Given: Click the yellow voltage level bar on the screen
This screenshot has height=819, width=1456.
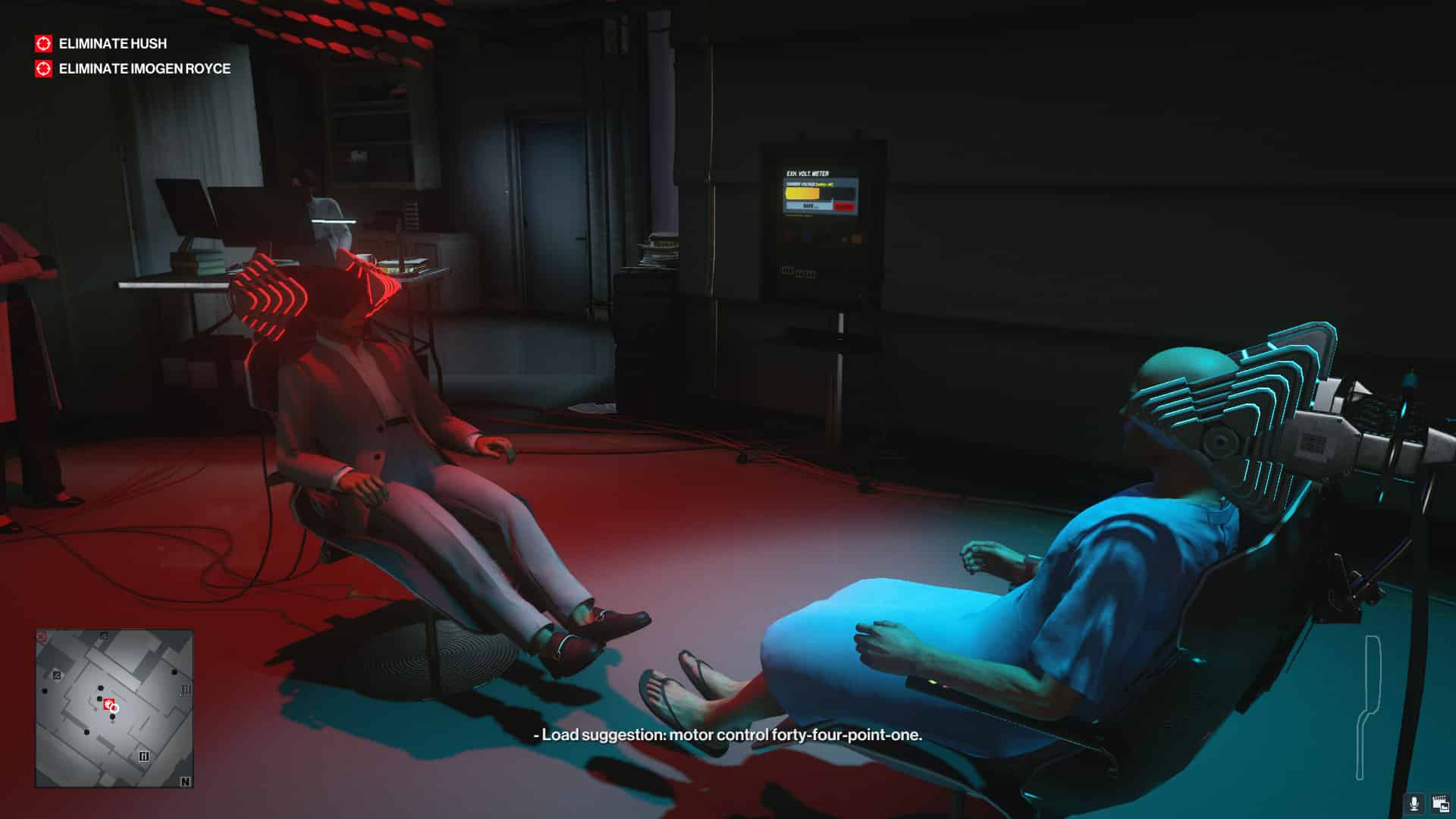Looking at the screenshot, I should 802,193.
